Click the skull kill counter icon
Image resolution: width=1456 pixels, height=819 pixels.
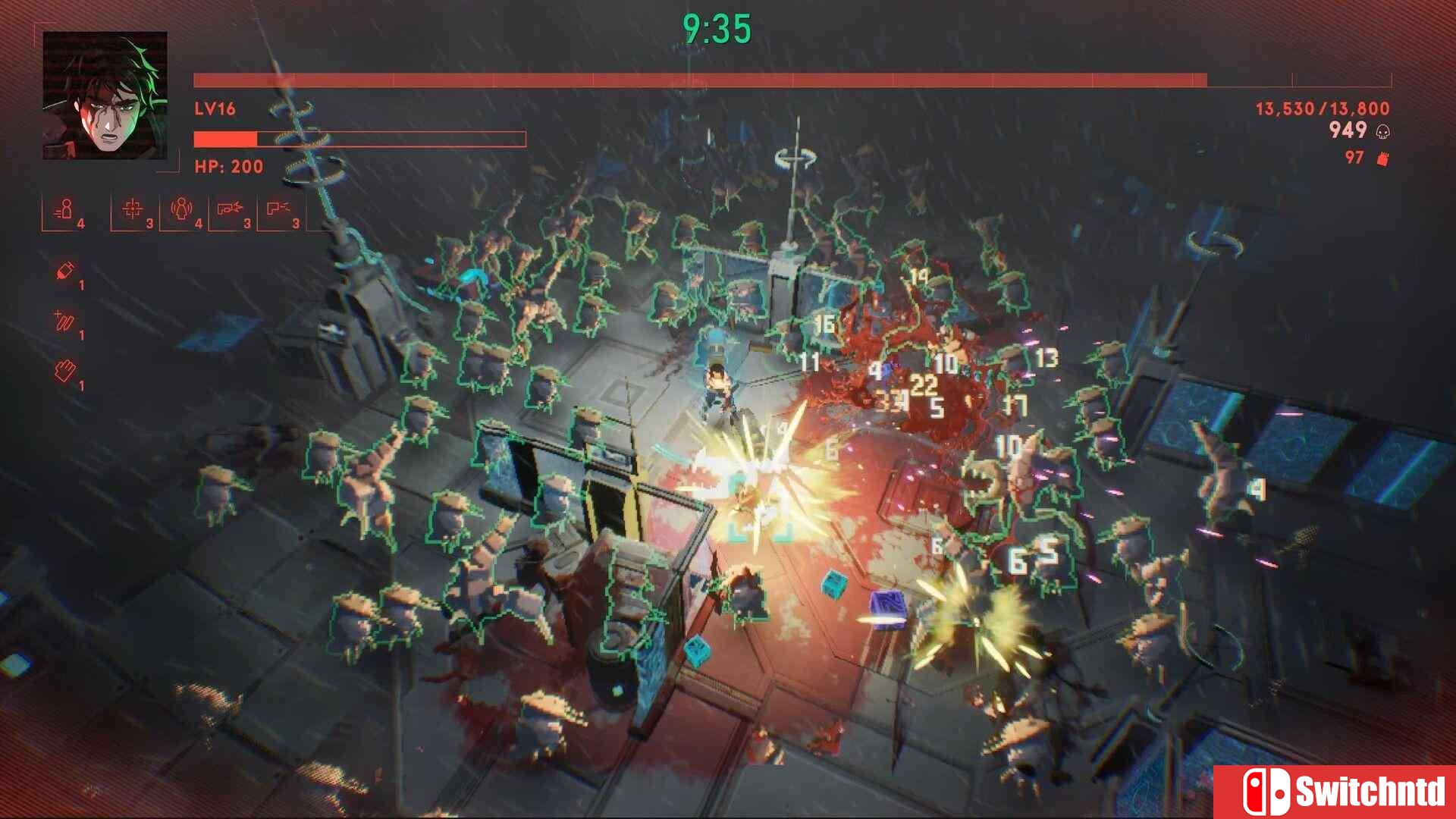pyautogui.click(x=1382, y=132)
